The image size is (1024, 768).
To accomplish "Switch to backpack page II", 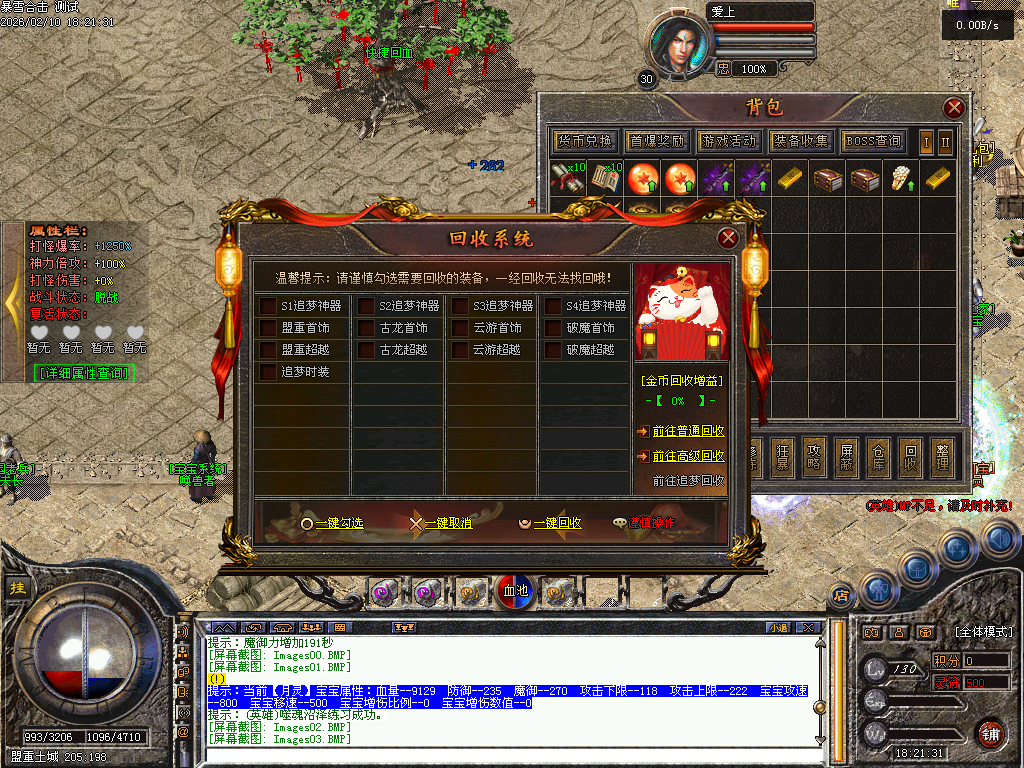I will pyautogui.click(x=945, y=141).
